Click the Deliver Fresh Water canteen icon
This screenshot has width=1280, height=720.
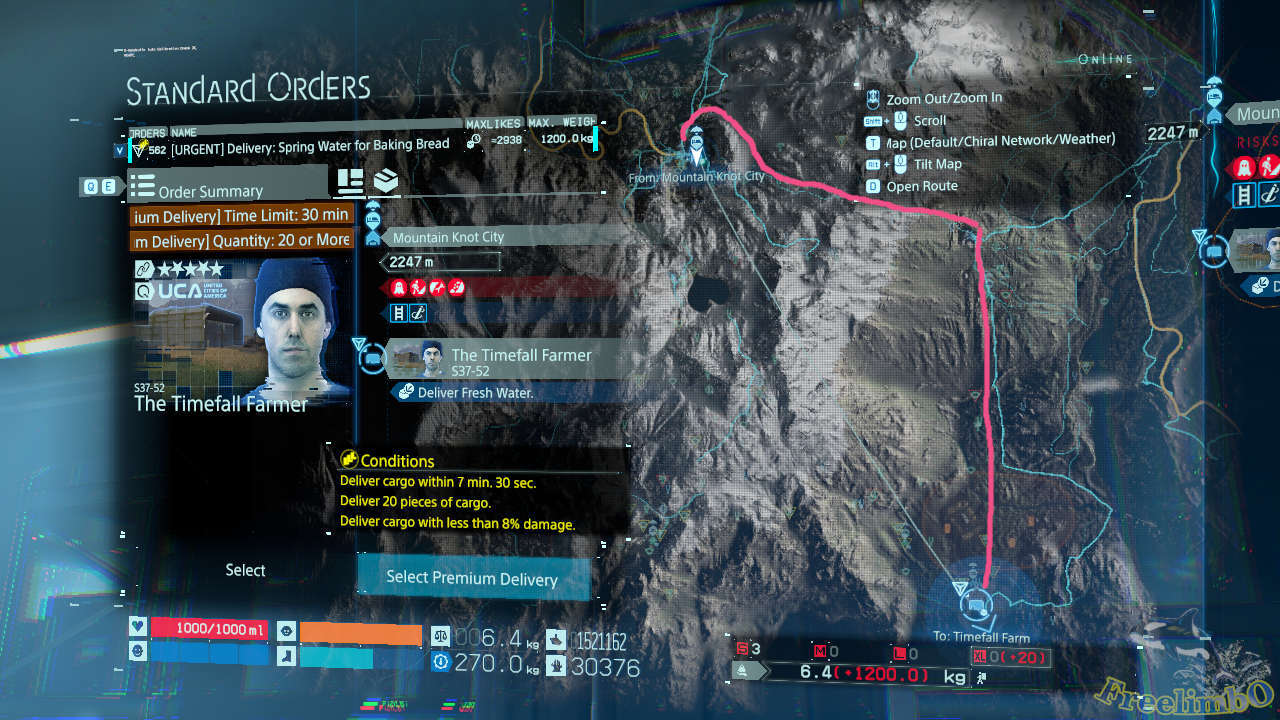(x=406, y=391)
